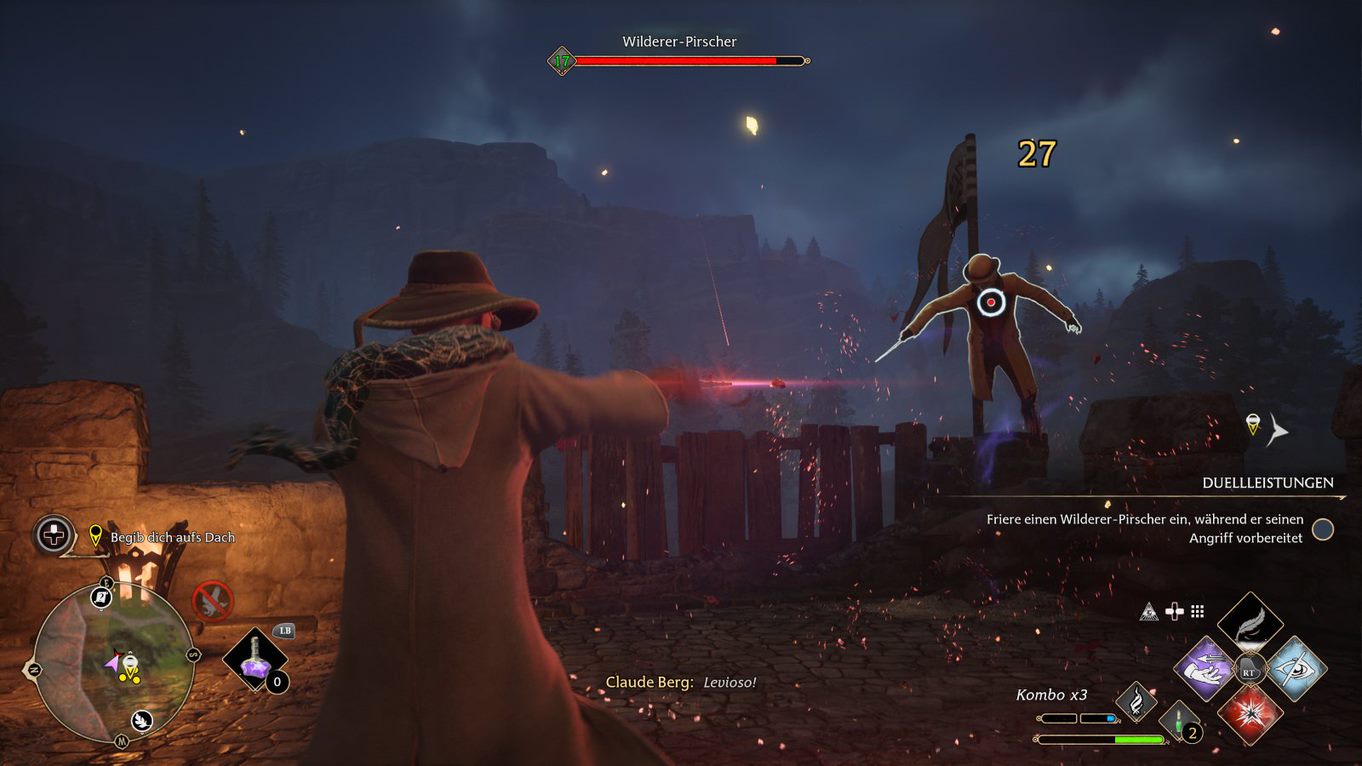Click the level 17 diamond on the boss bar
The width and height of the screenshot is (1362, 766).
click(x=561, y=59)
